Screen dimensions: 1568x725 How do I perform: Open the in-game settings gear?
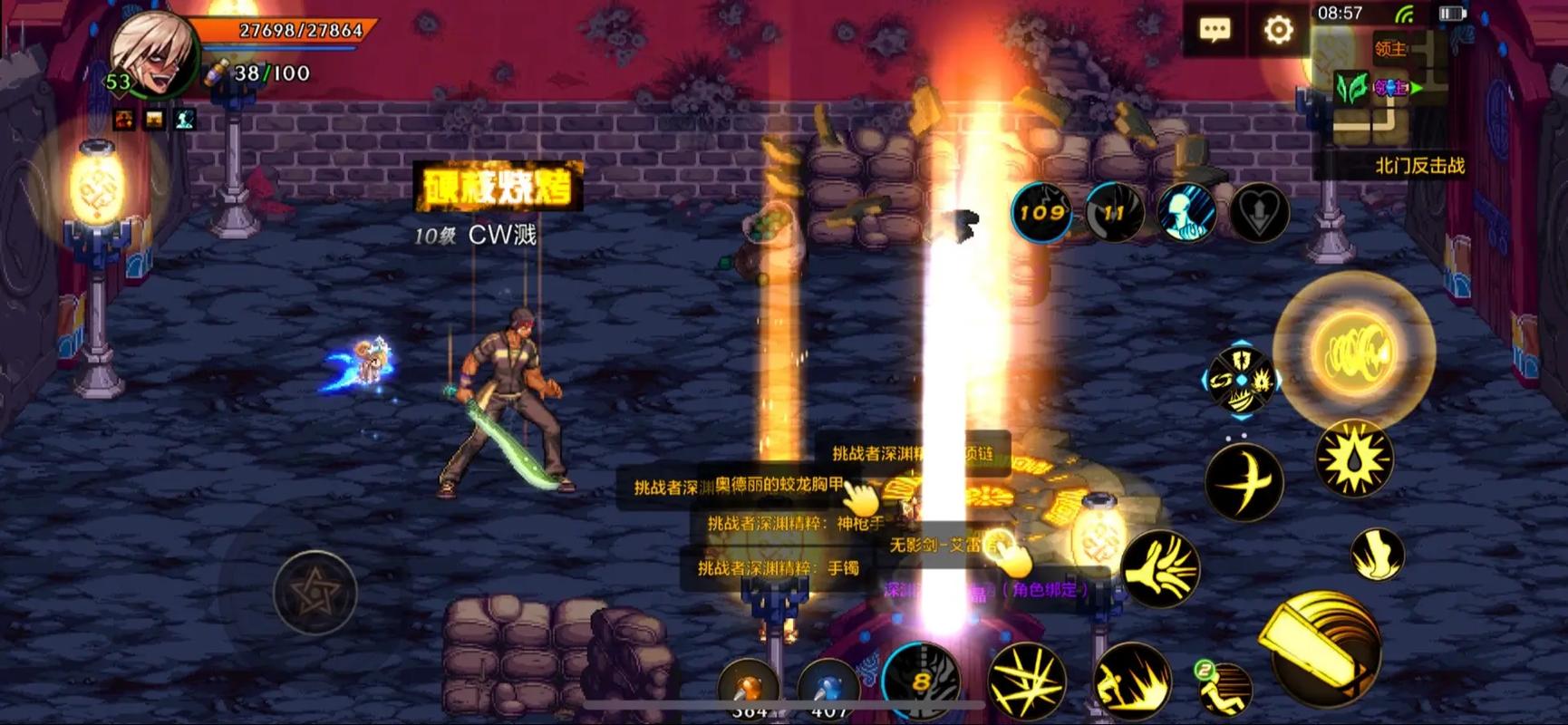click(1278, 30)
